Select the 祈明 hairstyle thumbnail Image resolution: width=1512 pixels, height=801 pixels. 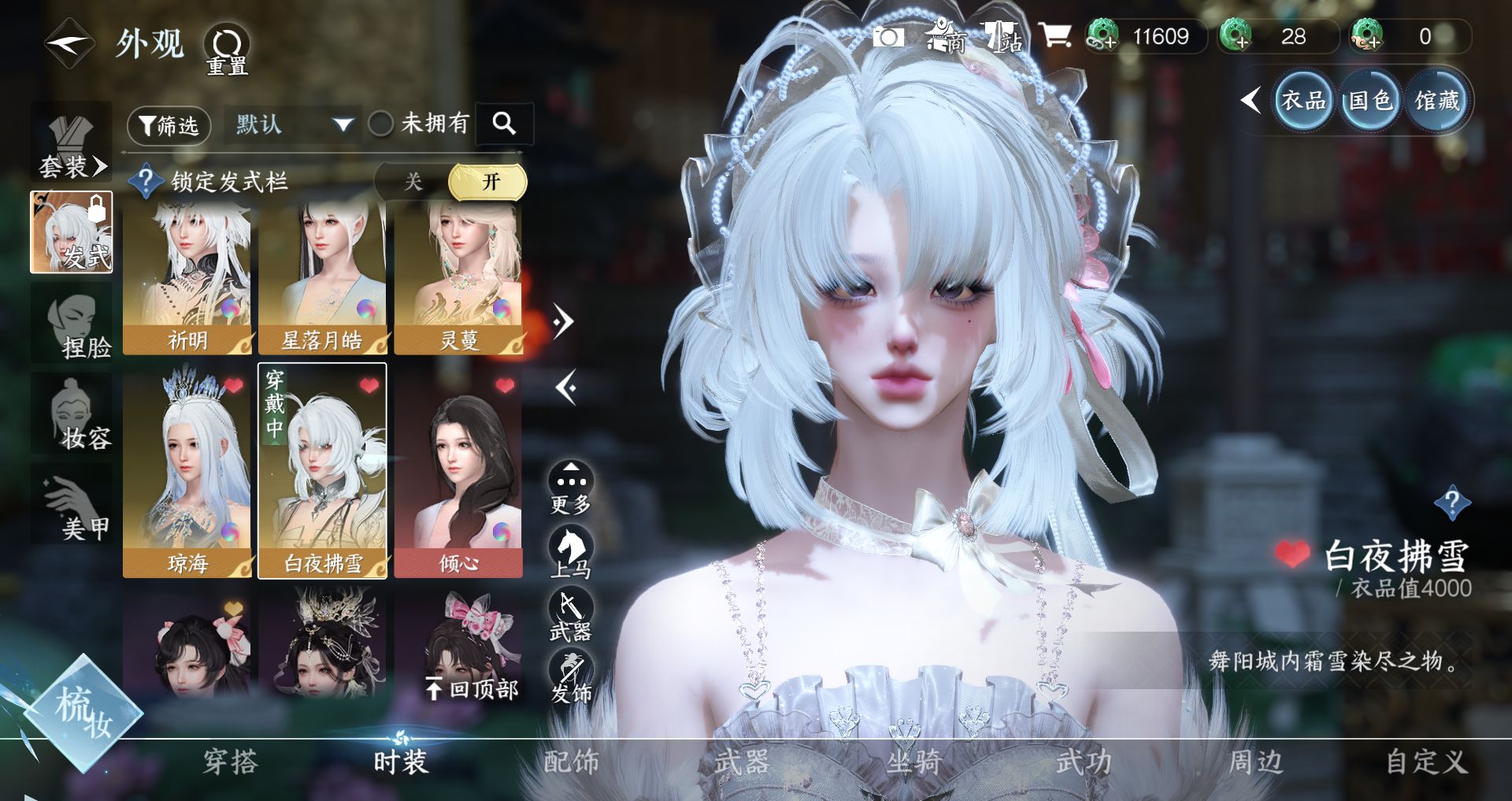tap(187, 277)
